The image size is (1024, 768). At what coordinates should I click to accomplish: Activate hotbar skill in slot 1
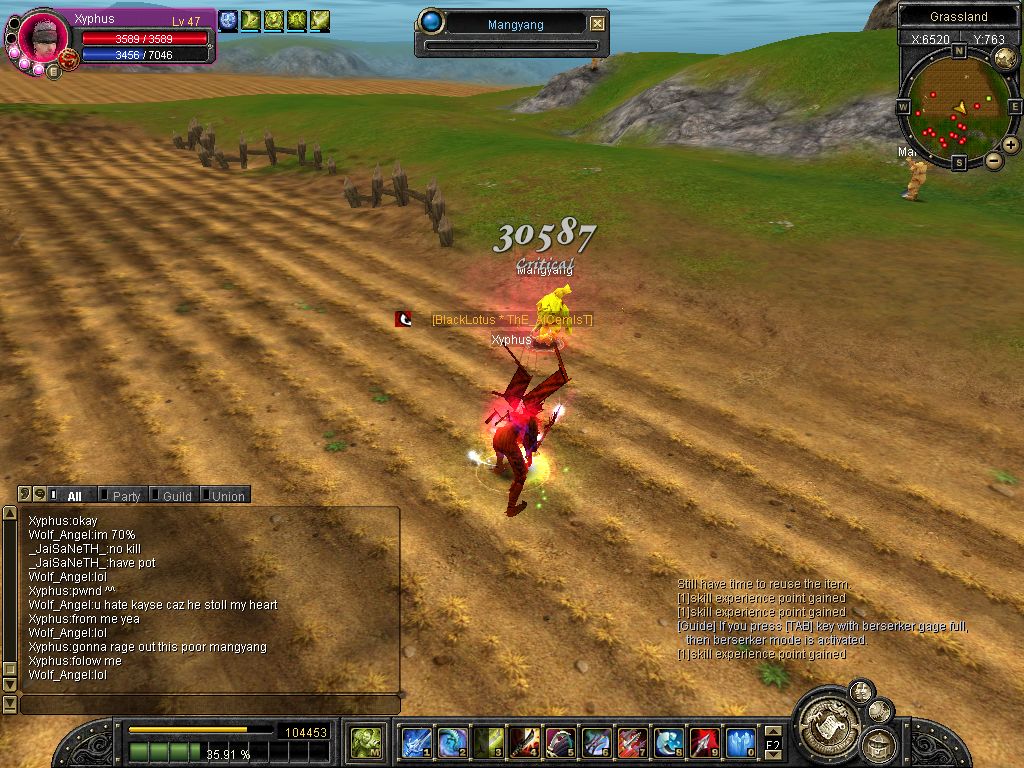[x=416, y=743]
